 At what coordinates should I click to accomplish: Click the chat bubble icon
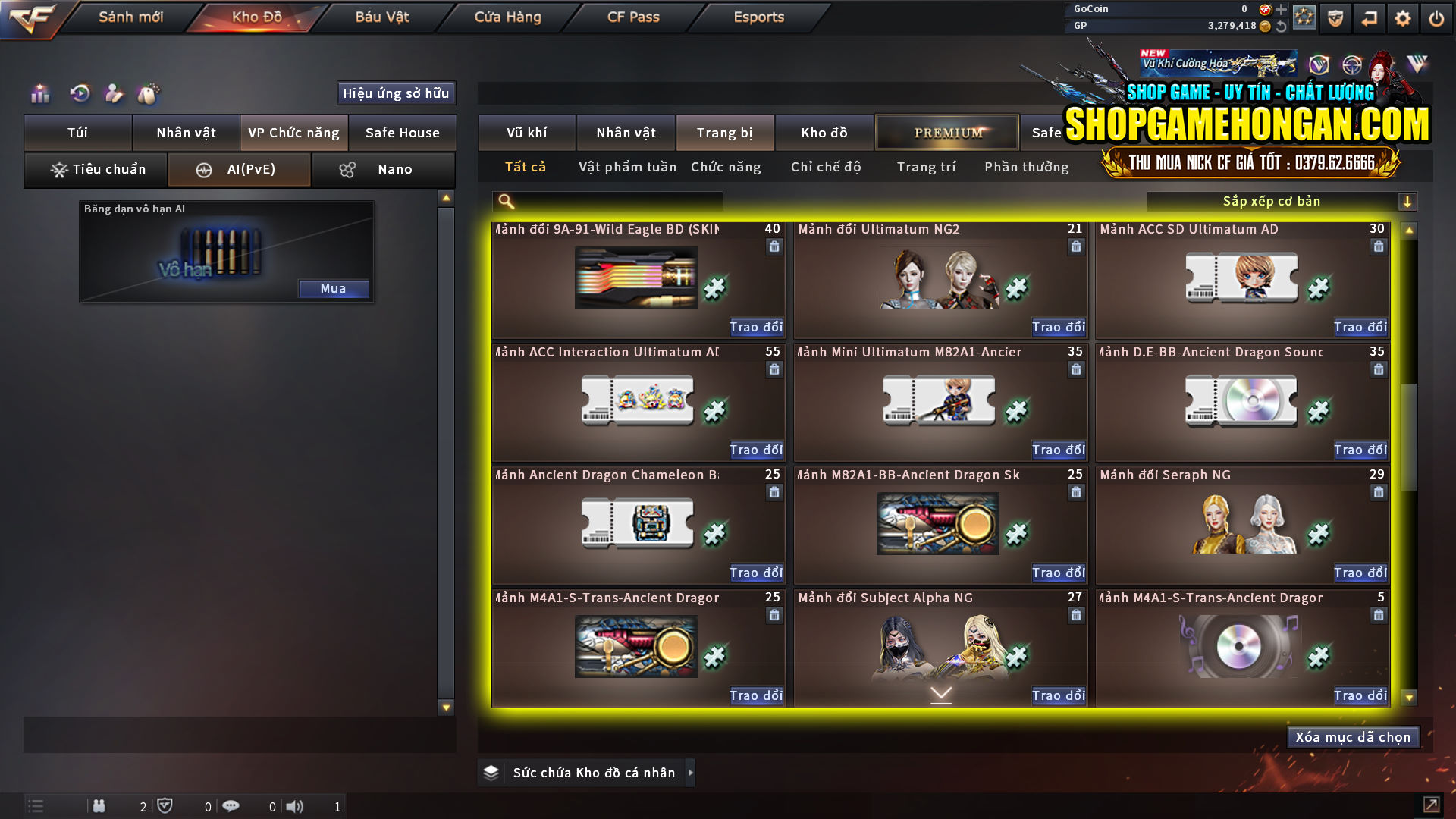coord(231,806)
